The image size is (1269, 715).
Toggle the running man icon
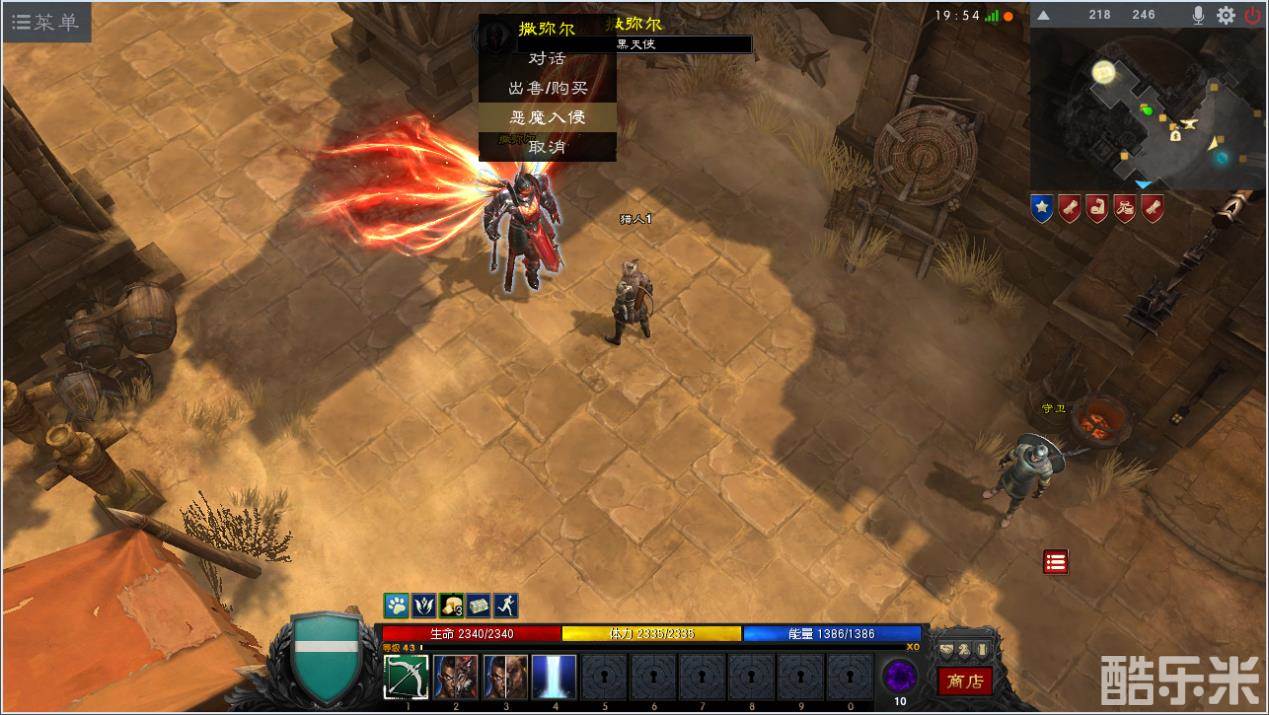(x=506, y=605)
